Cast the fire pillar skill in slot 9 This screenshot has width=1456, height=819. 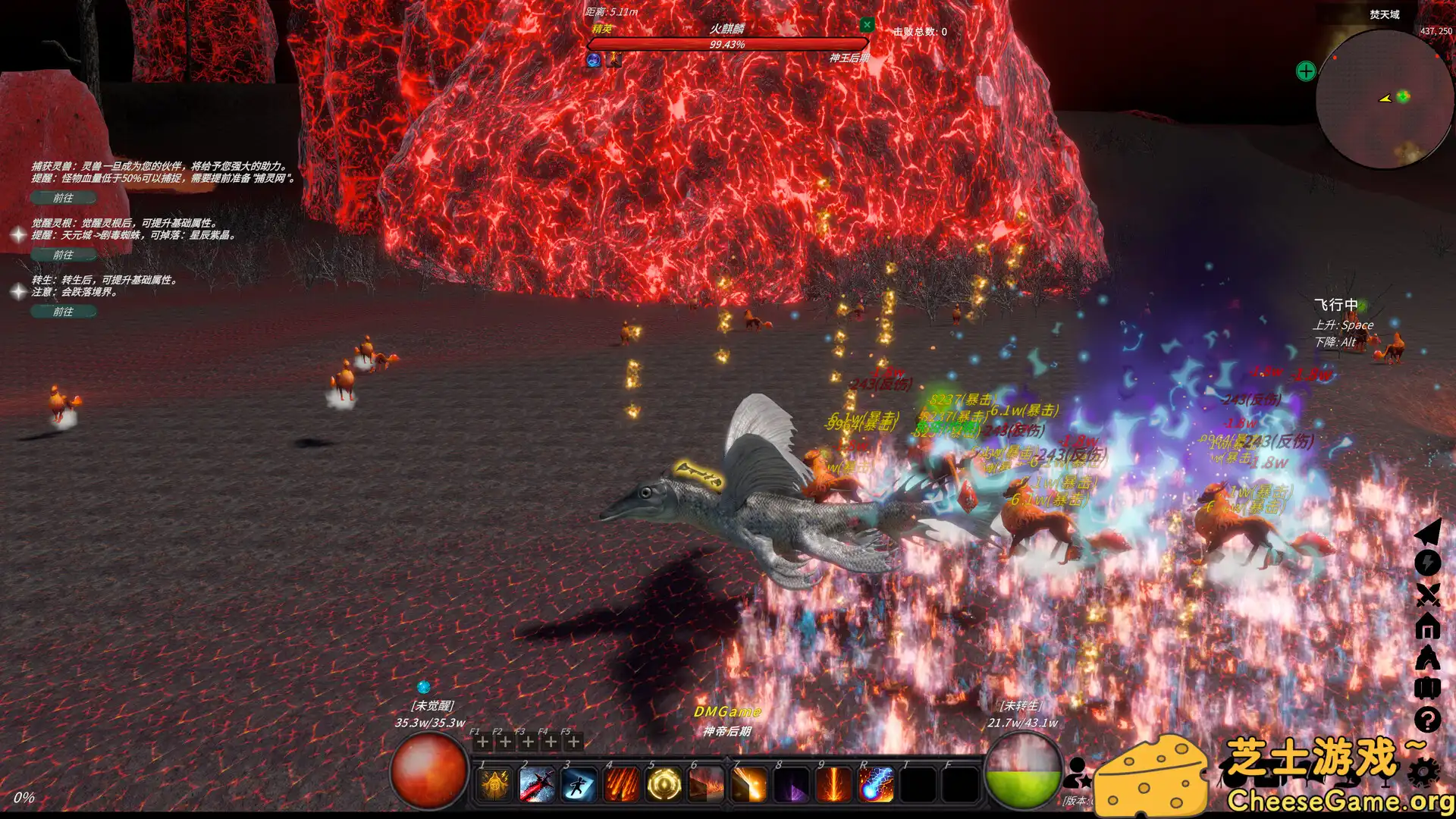click(x=834, y=784)
